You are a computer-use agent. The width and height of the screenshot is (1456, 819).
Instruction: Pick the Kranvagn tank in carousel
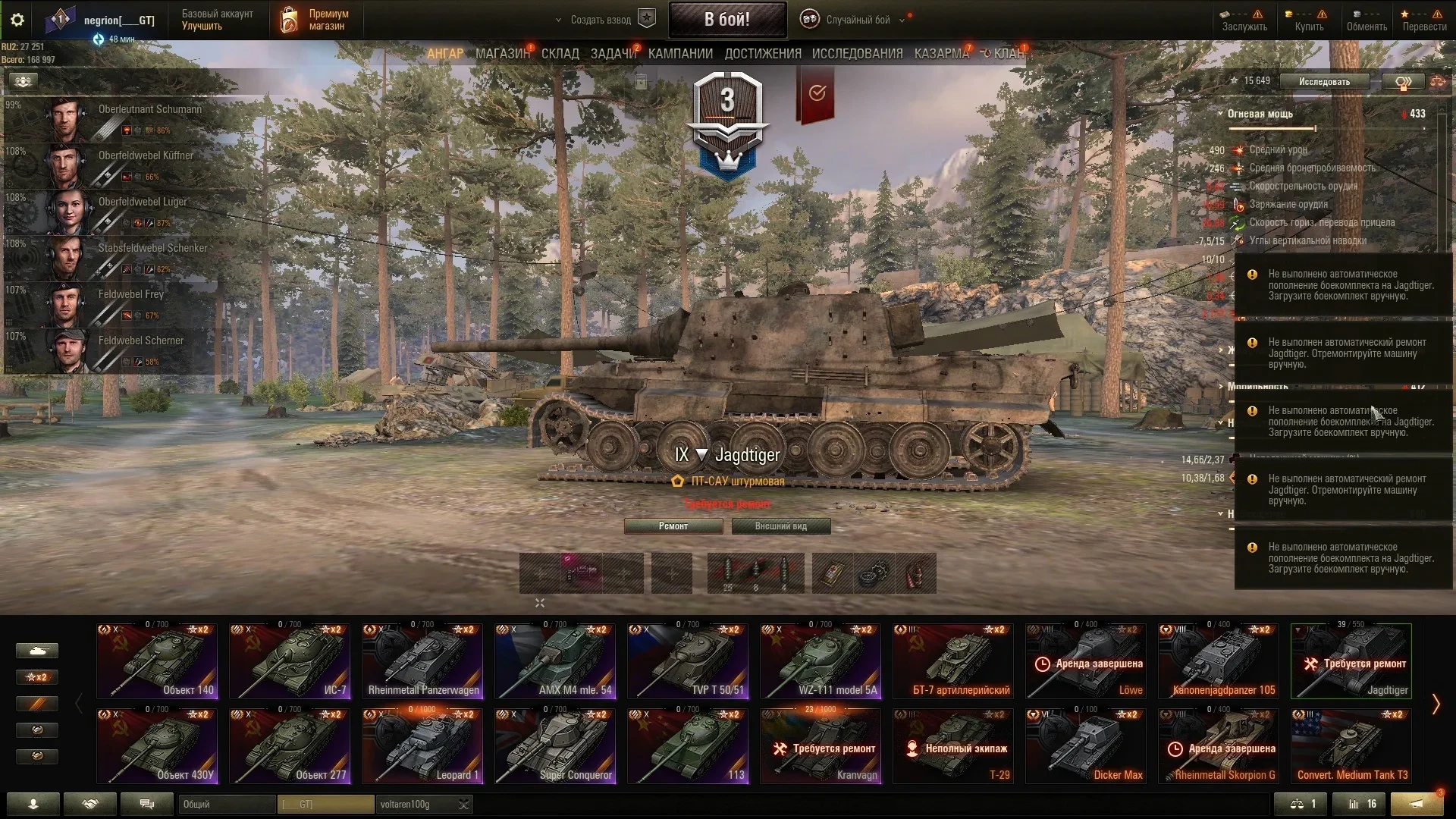click(821, 745)
